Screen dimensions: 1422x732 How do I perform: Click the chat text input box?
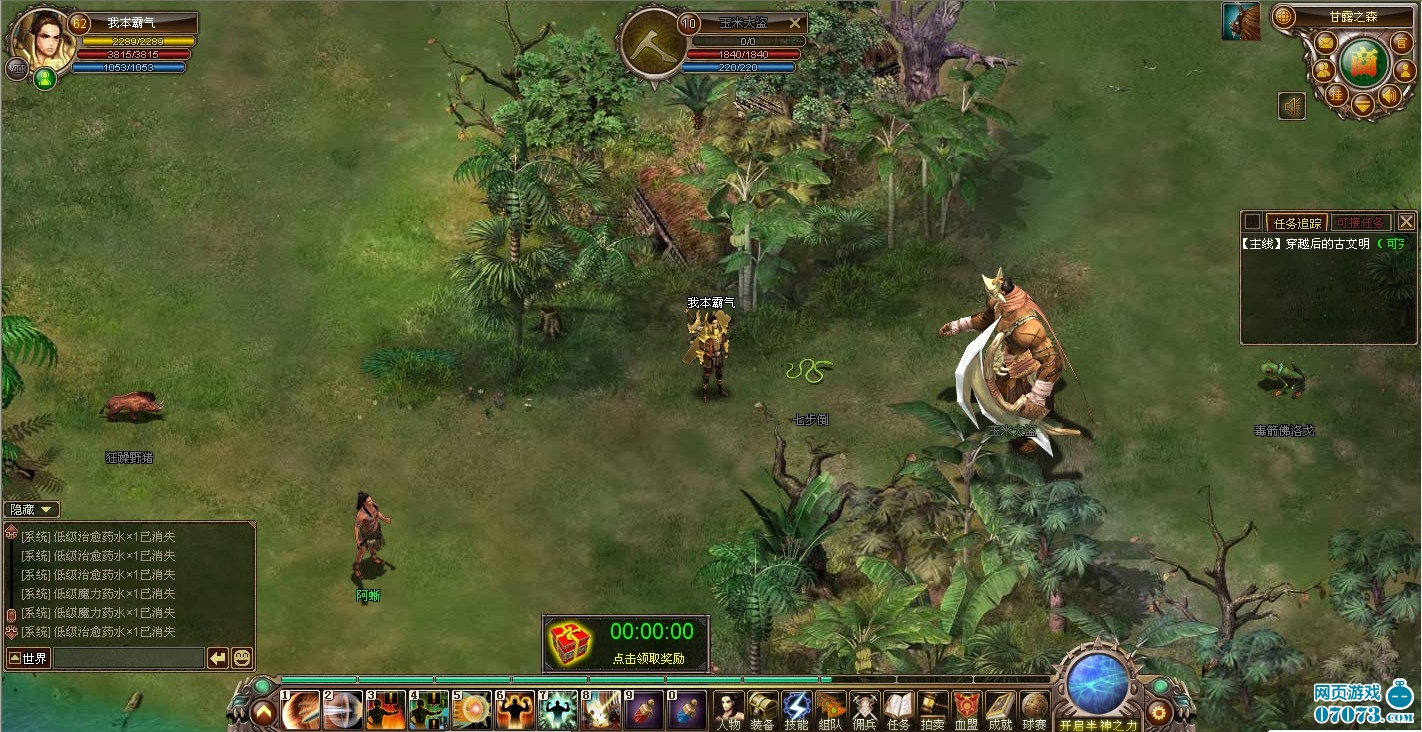pos(128,658)
